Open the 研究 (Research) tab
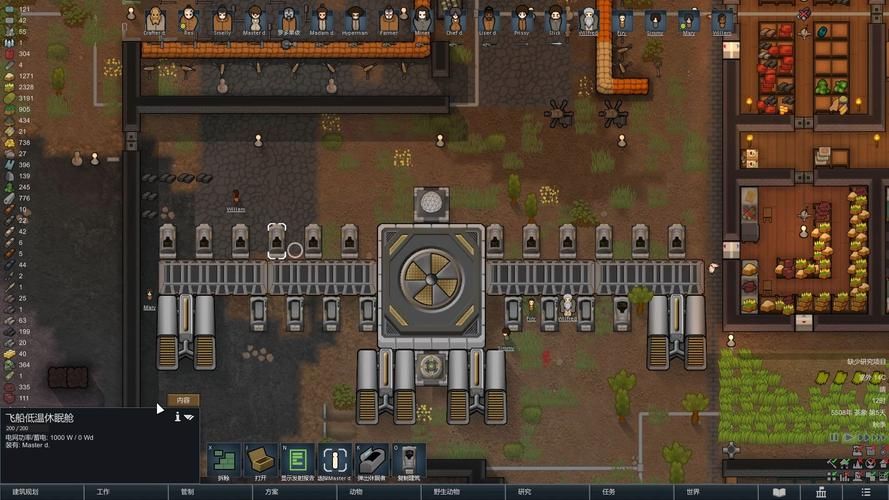The width and height of the screenshot is (889, 500). [524, 492]
